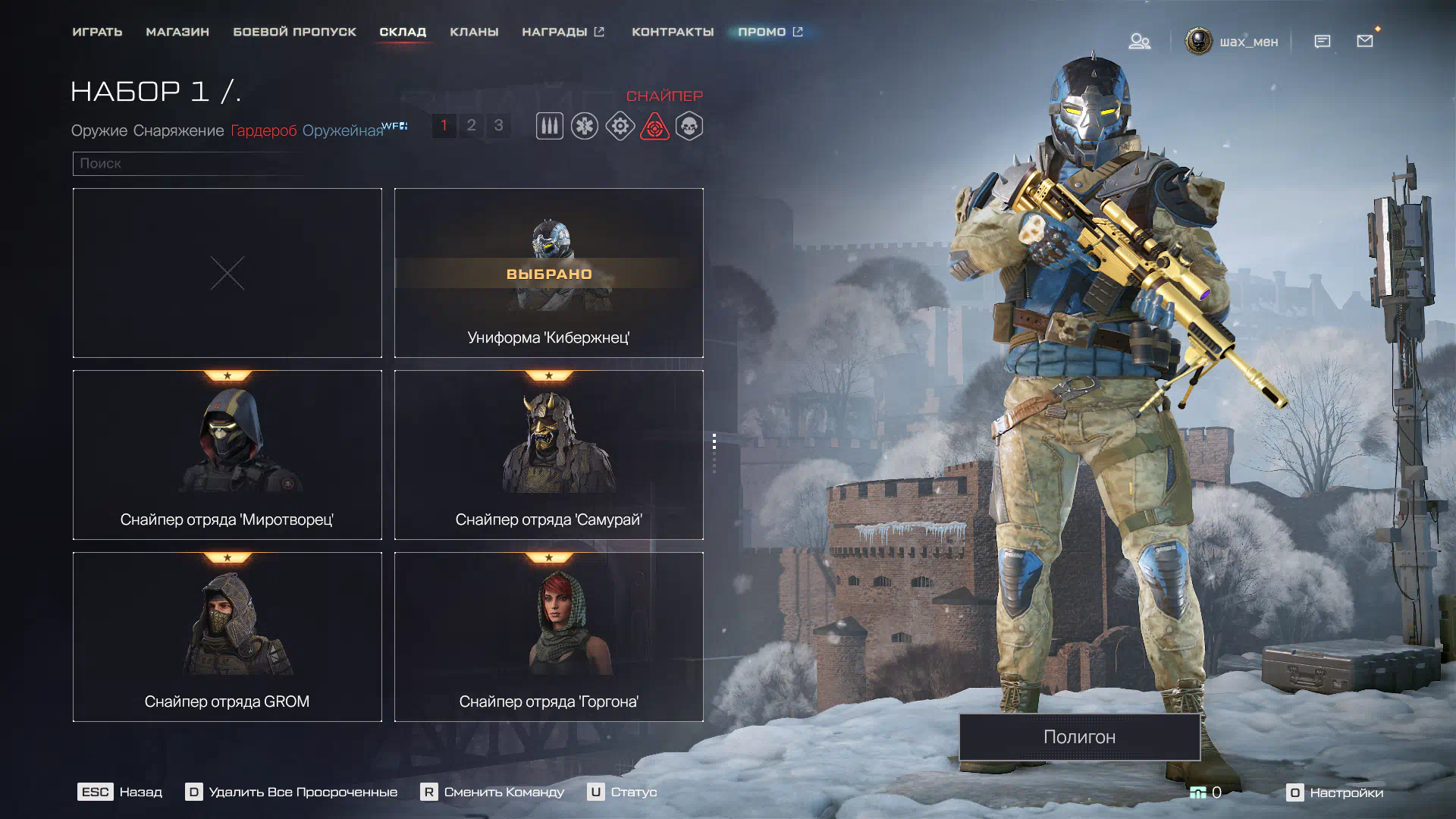1456x819 pixels.
Task: Choose the rifleman class bullets icon
Action: pos(550,126)
